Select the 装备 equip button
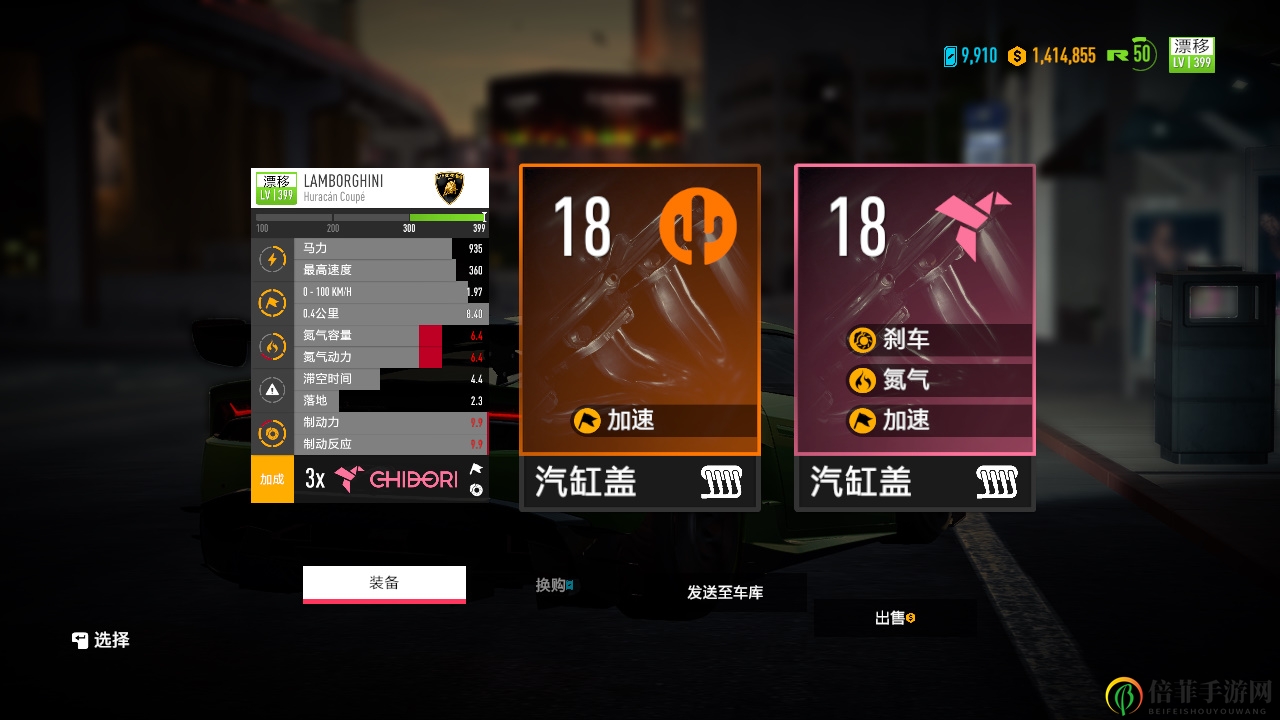Viewport: 1280px width, 720px height. [x=384, y=584]
